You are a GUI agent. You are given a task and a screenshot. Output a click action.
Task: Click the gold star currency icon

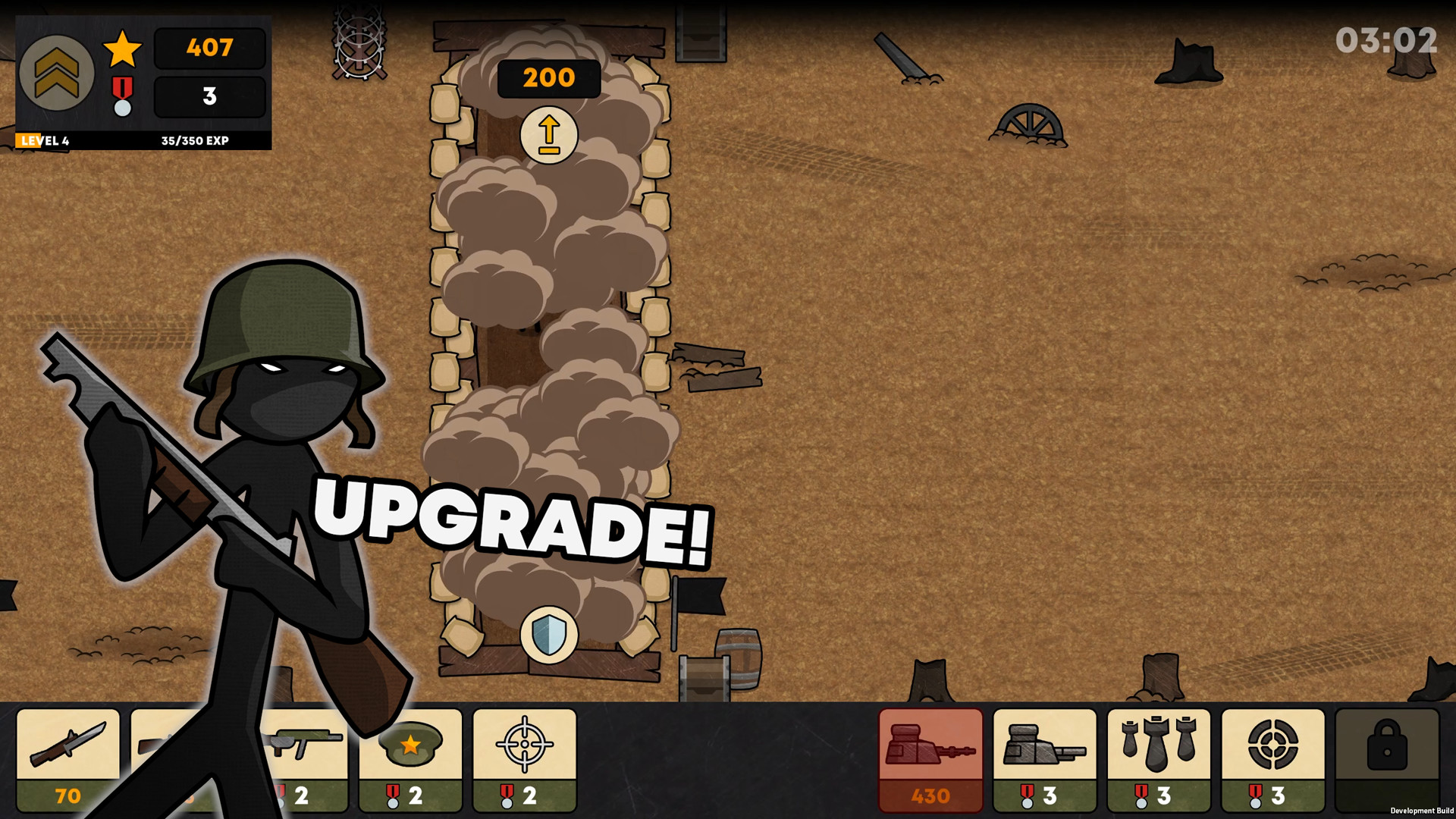pos(121,49)
